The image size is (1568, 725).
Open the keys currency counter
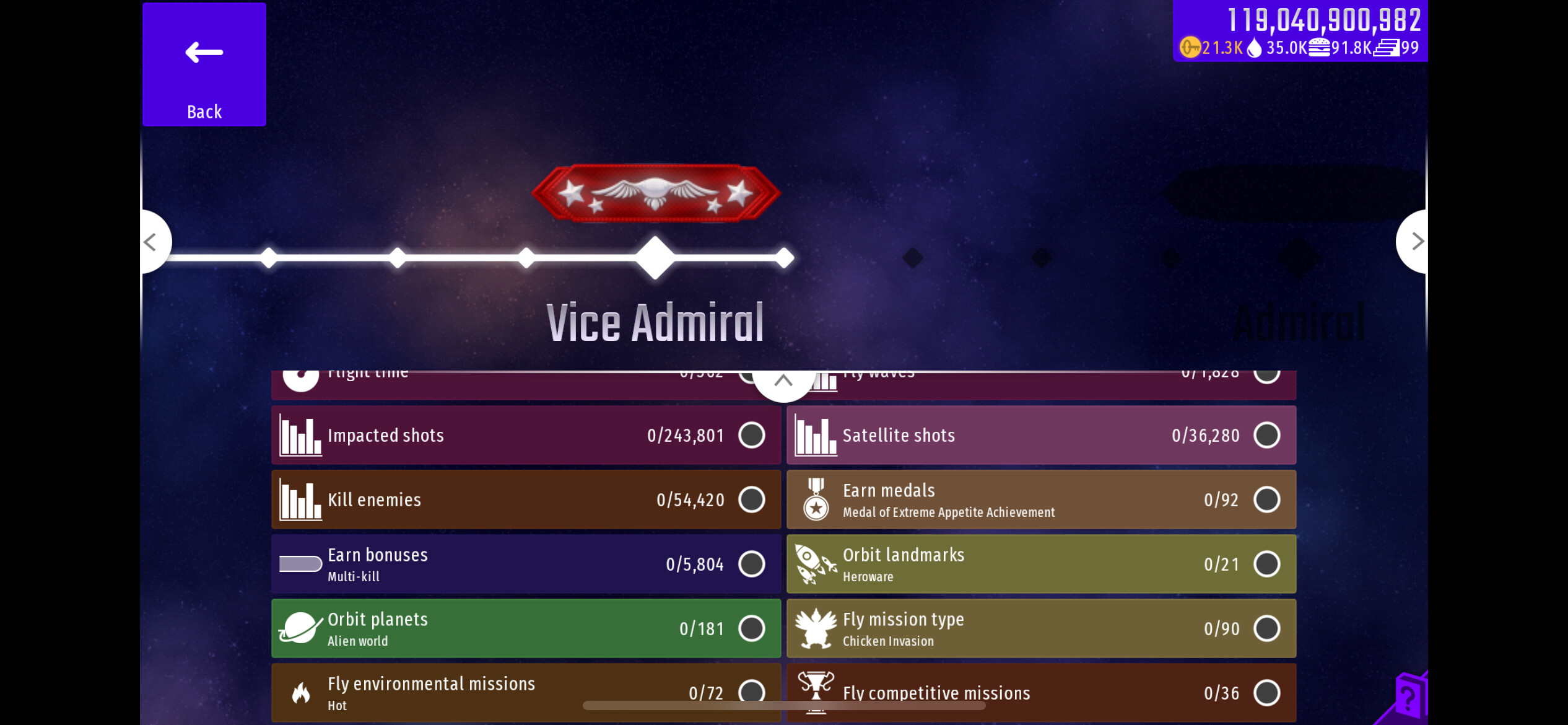pyautogui.click(x=1211, y=48)
